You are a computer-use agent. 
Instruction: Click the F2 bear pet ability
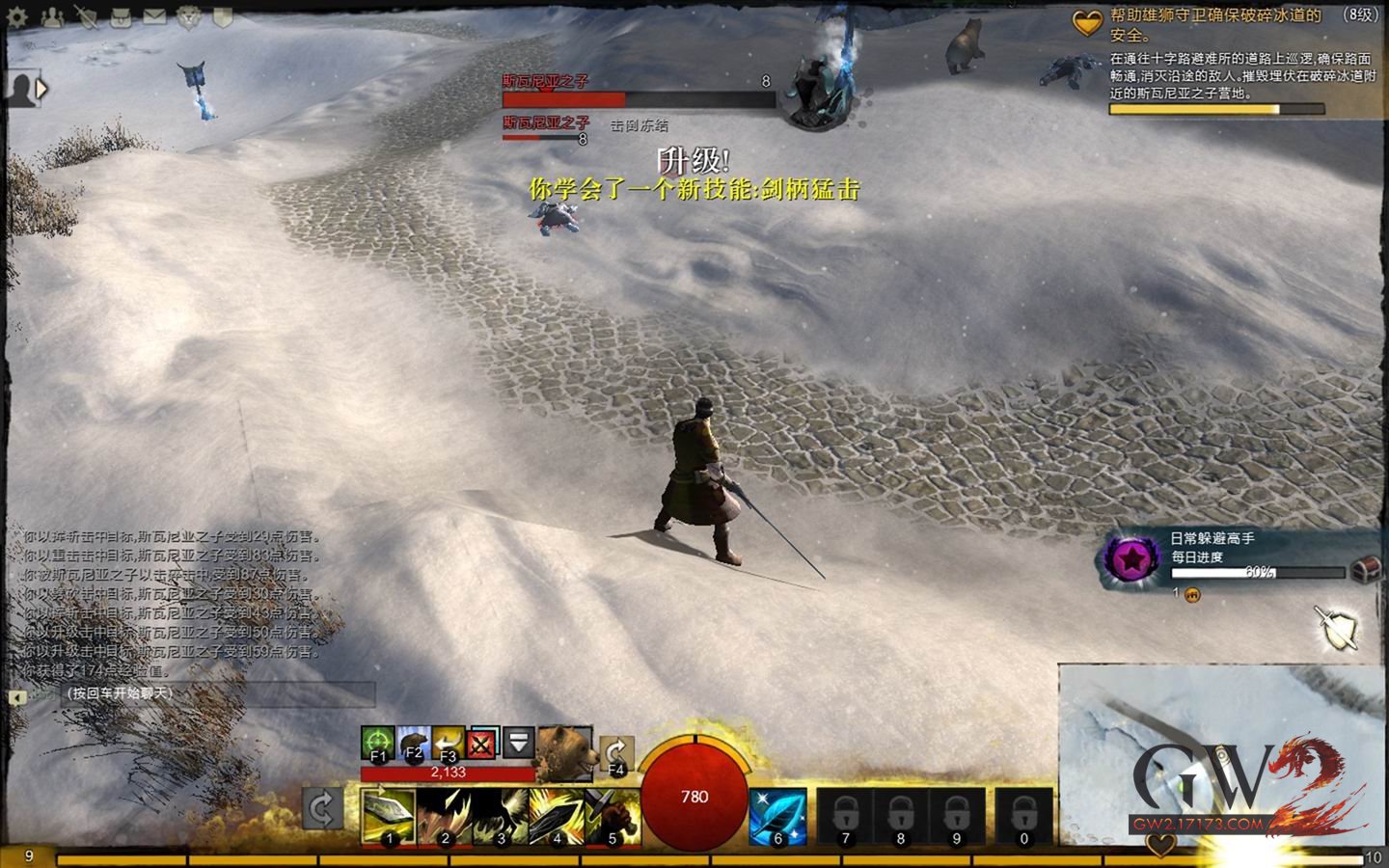(x=414, y=743)
